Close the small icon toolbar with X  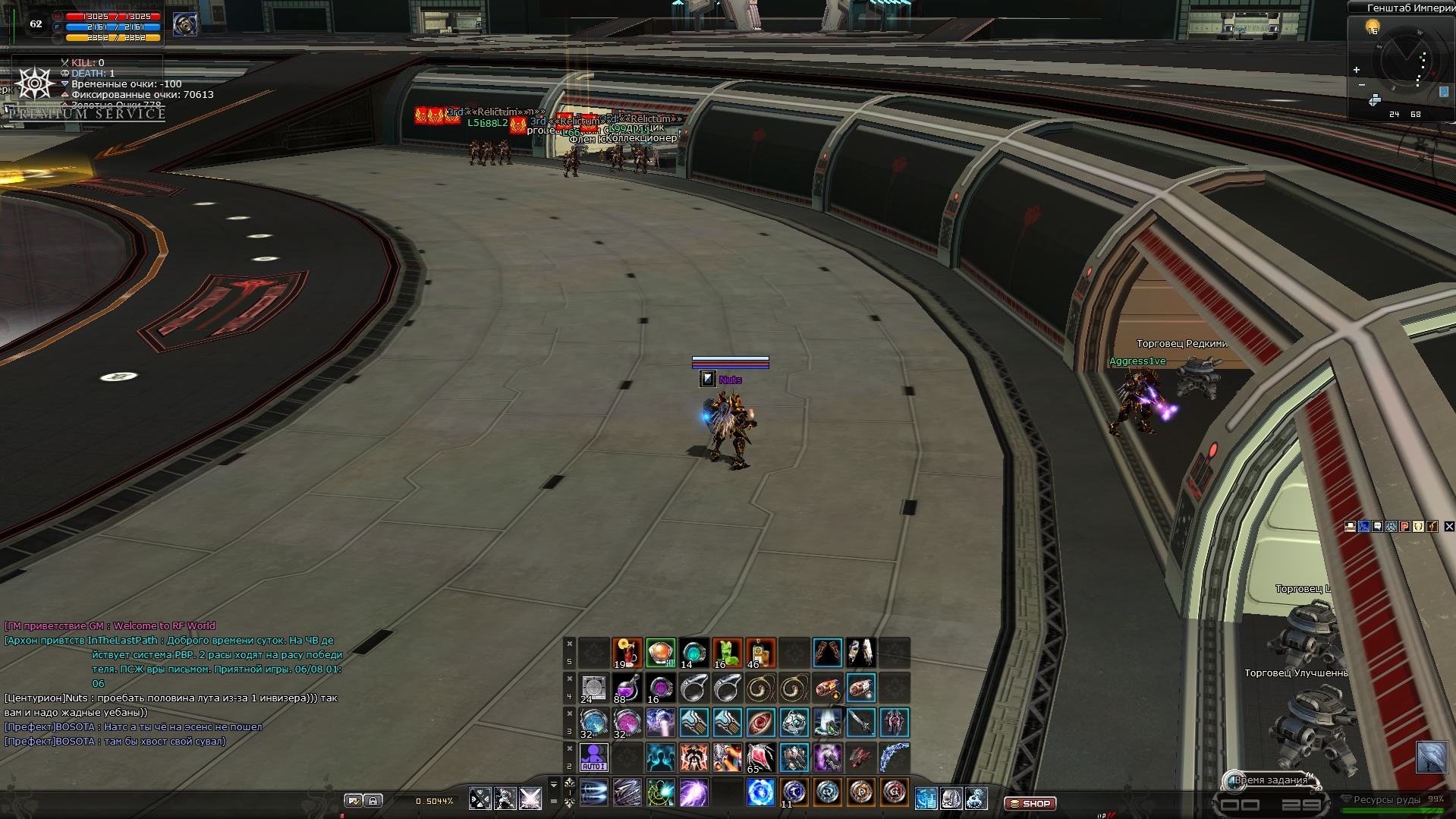[1449, 526]
